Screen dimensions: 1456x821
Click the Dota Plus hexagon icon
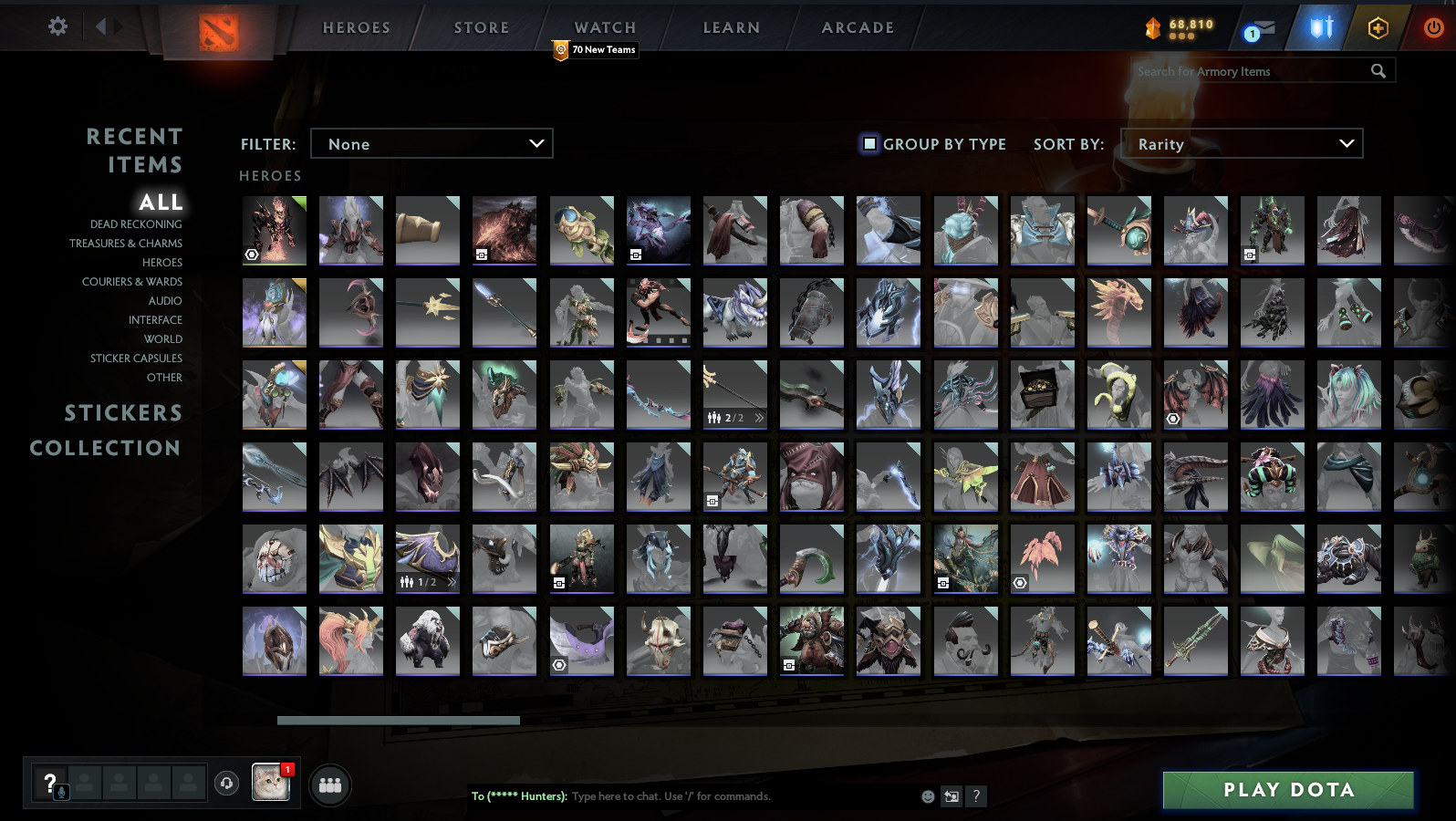[1378, 28]
